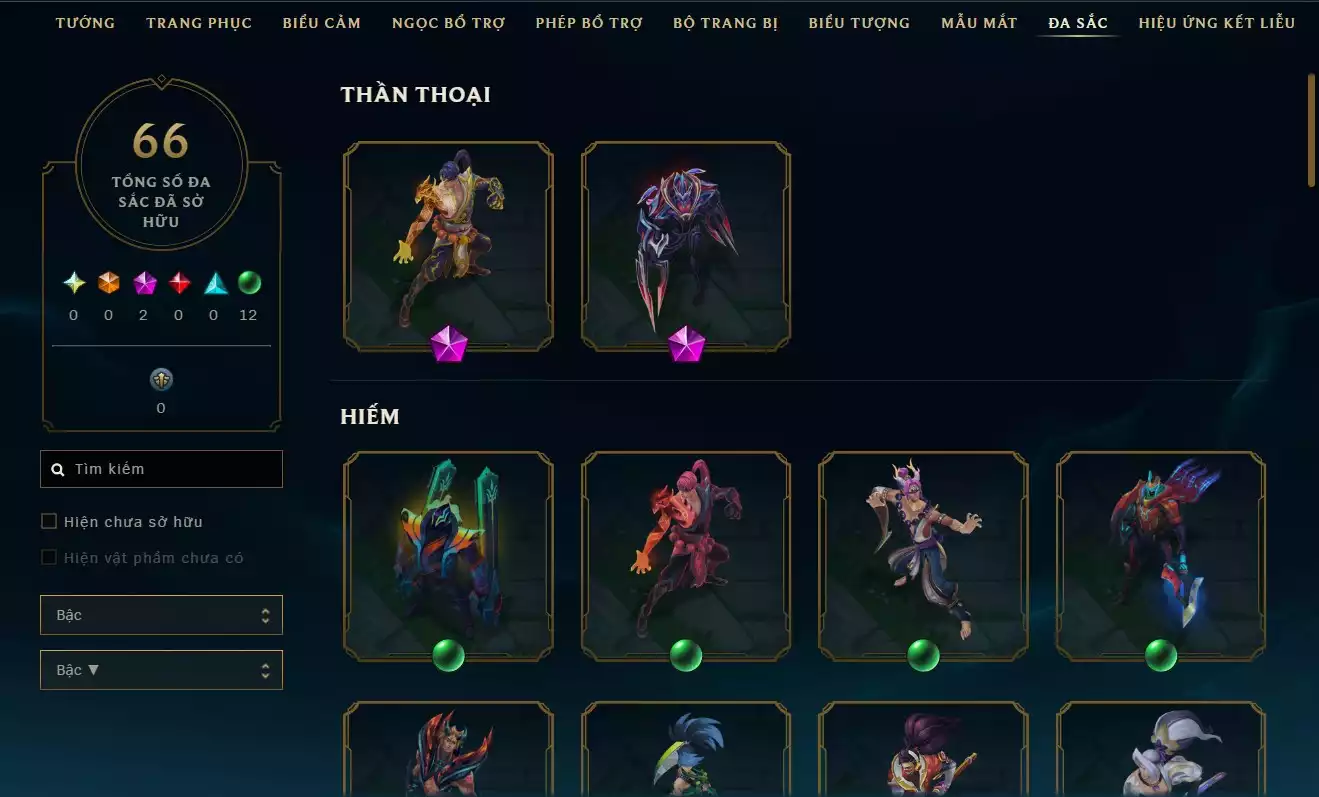Show the Biểu Tượng tab
Image resolution: width=1319 pixels, height=797 pixels.
[x=859, y=22]
